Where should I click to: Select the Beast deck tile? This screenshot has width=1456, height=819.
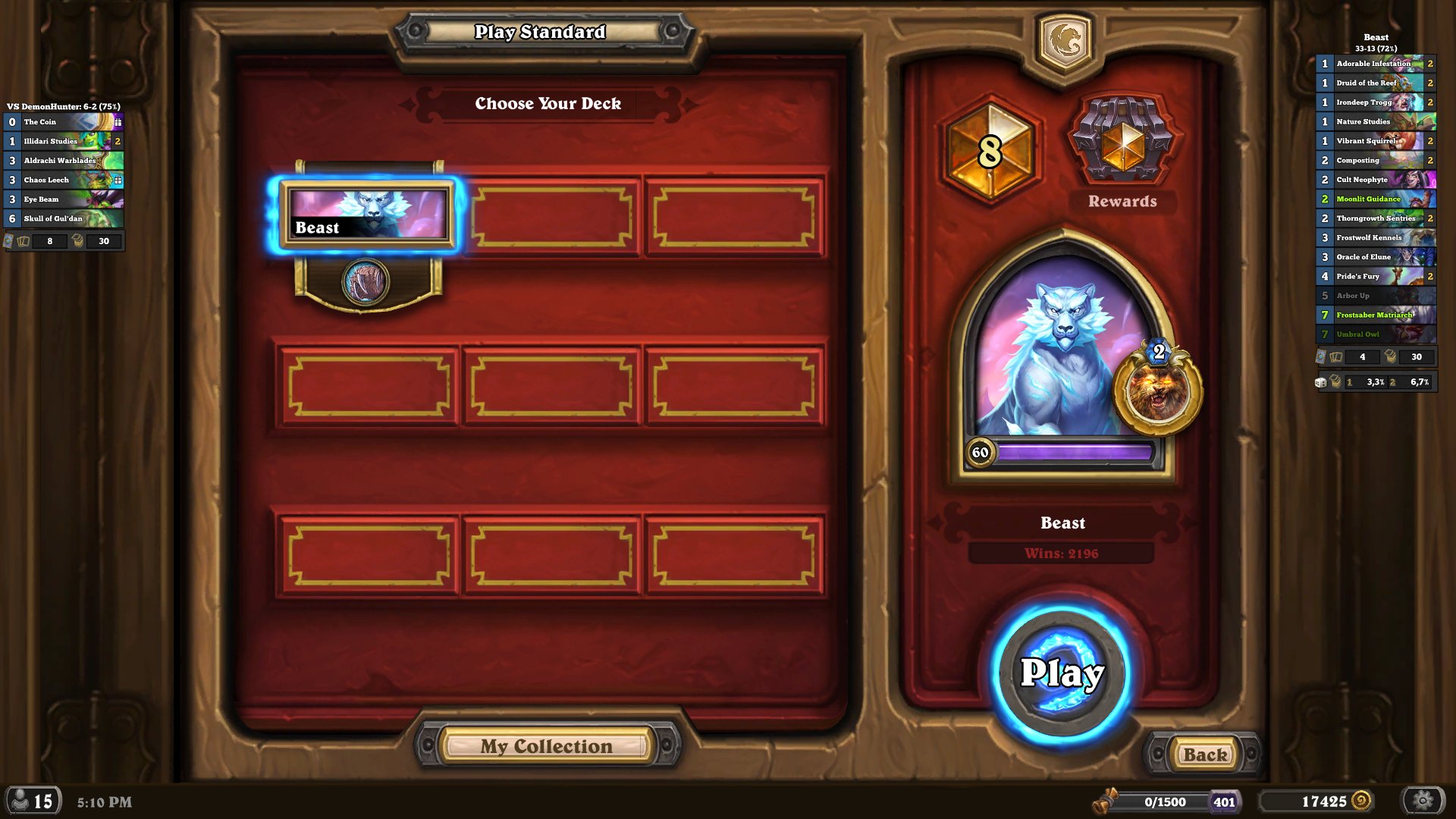(x=368, y=215)
